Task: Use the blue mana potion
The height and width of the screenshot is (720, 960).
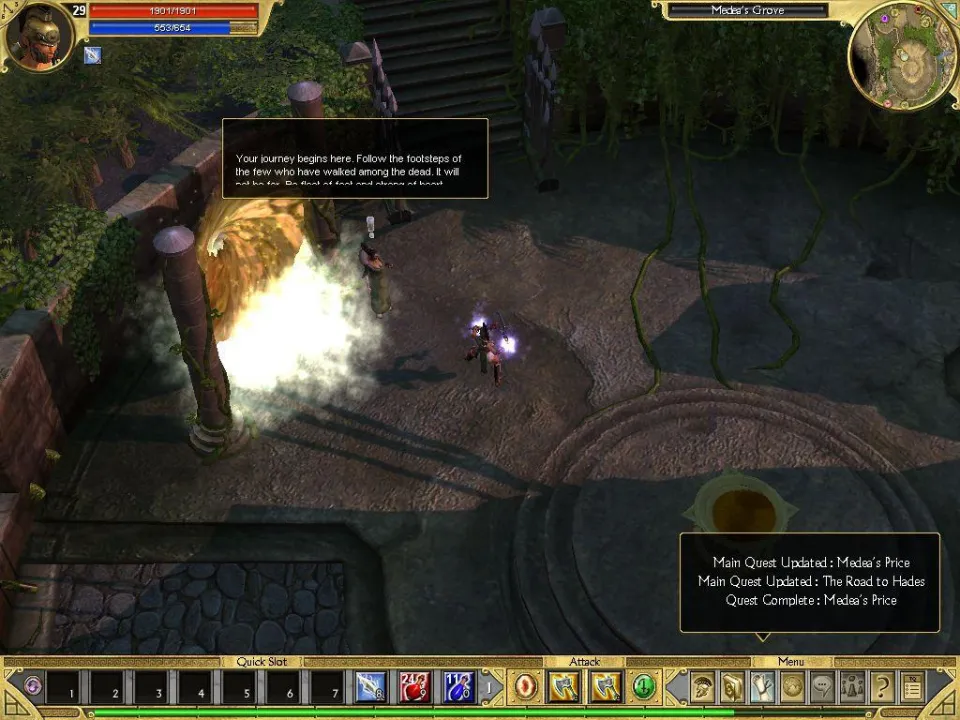Action: 459,686
